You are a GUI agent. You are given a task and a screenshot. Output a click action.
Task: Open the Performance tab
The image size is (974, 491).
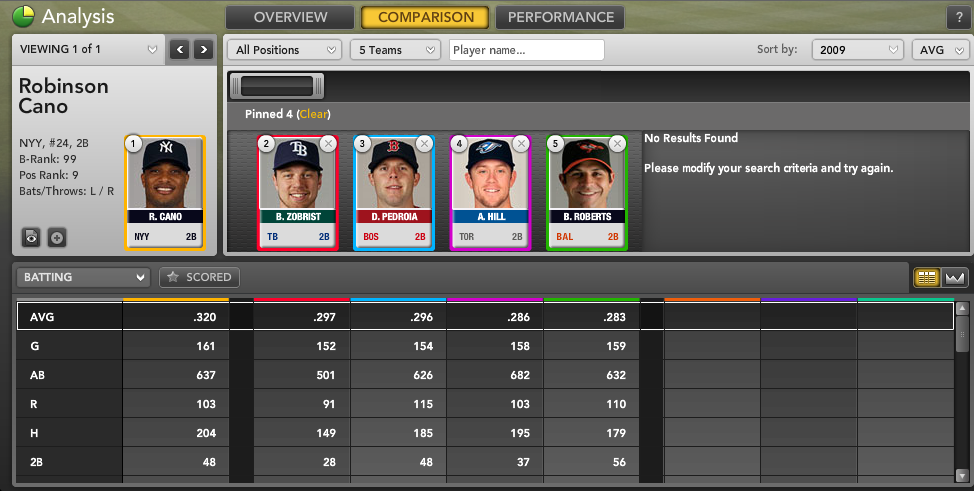pyautogui.click(x=560, y=17)
